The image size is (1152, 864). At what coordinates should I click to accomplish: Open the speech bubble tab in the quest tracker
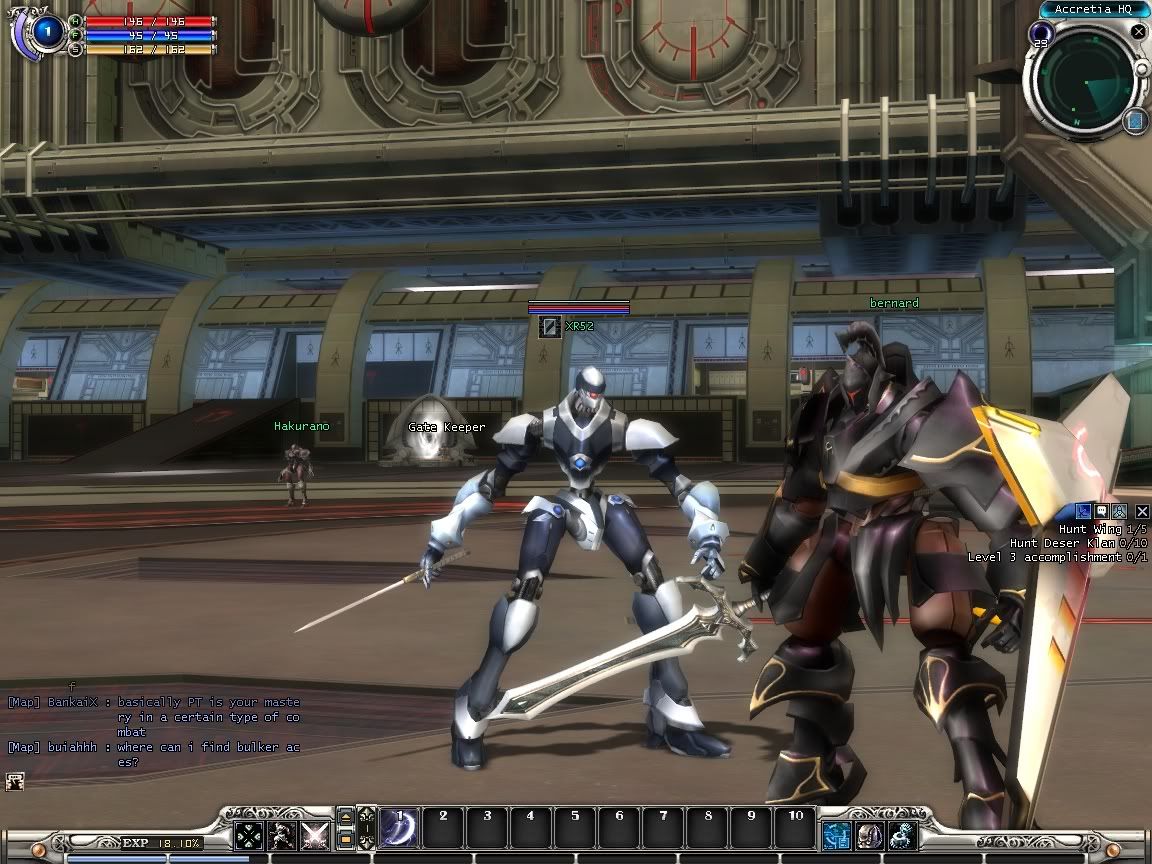[1101, 512]
